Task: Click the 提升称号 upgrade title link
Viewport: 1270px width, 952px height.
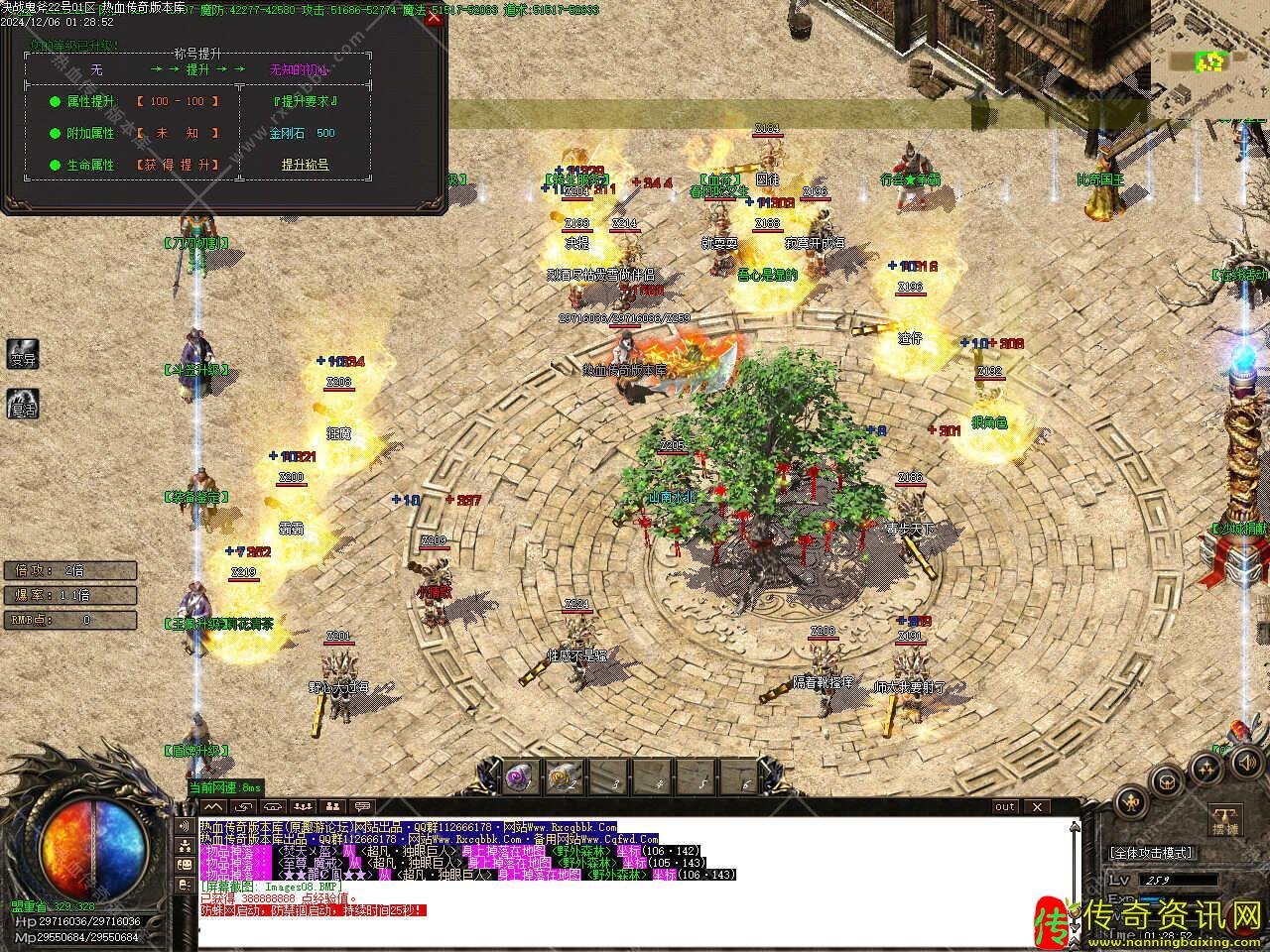Action: [305, 165]
